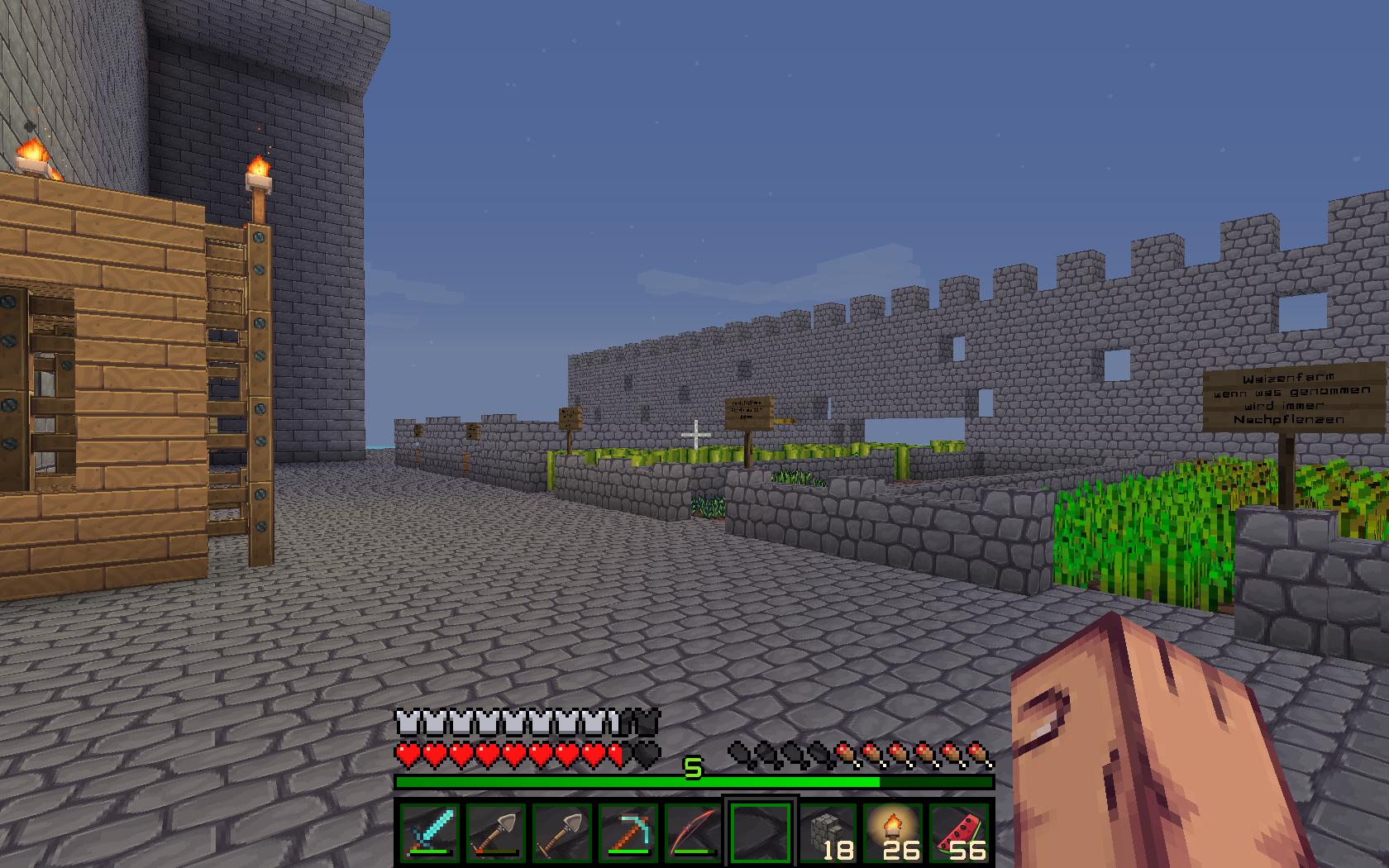Image resolution: width=1389 pixels, height=868 pixels.
Task: Click the highlighted empty hotbar slot
Action: tap(761, 832)
